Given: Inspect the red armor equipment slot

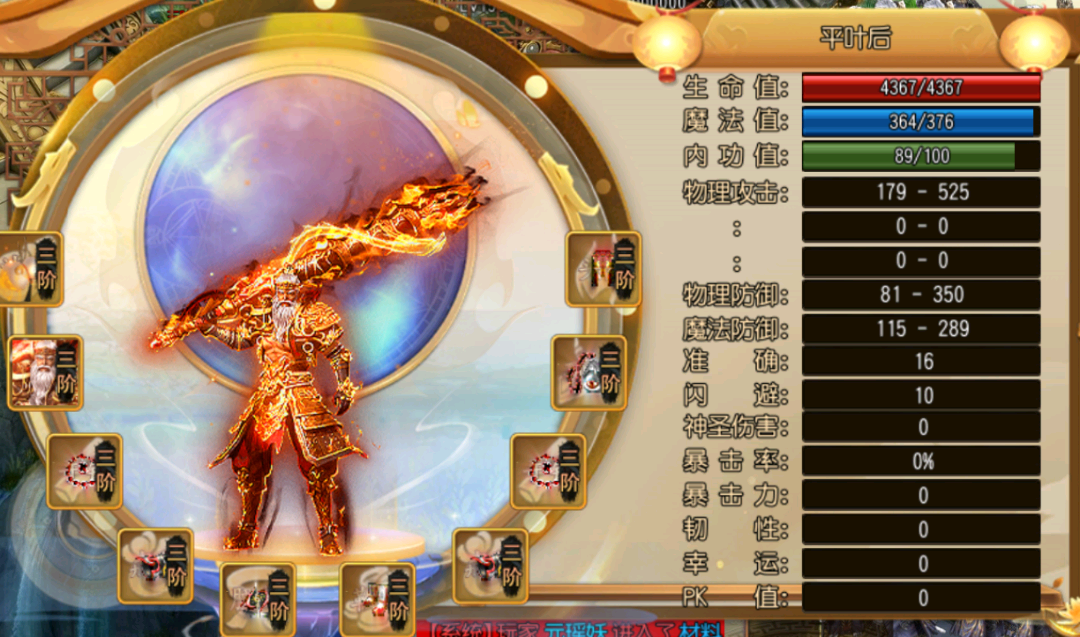Looking at the screenshot, I should (603, 269).
